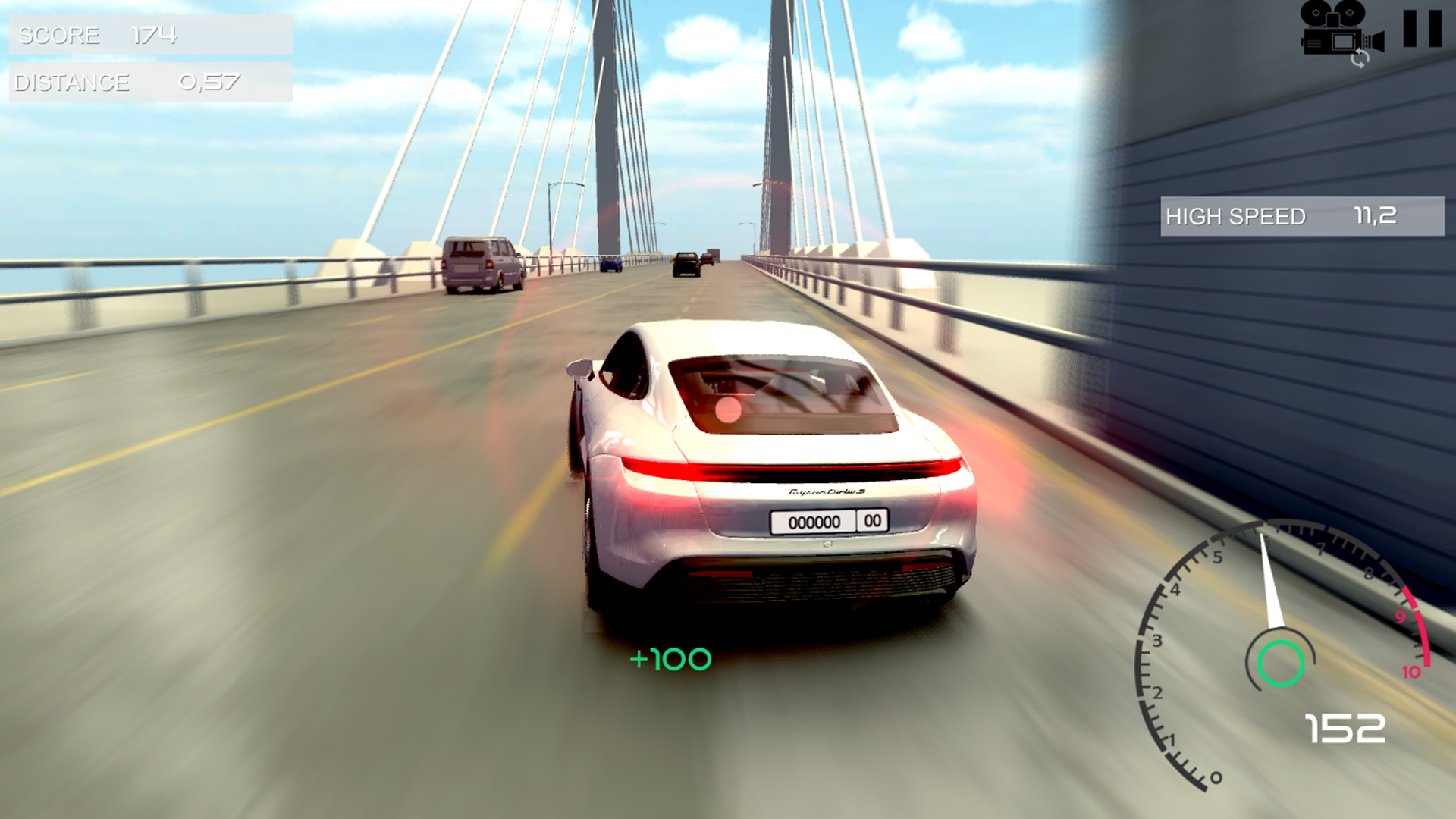Select the speed readout showing 152

point(1346,728)
